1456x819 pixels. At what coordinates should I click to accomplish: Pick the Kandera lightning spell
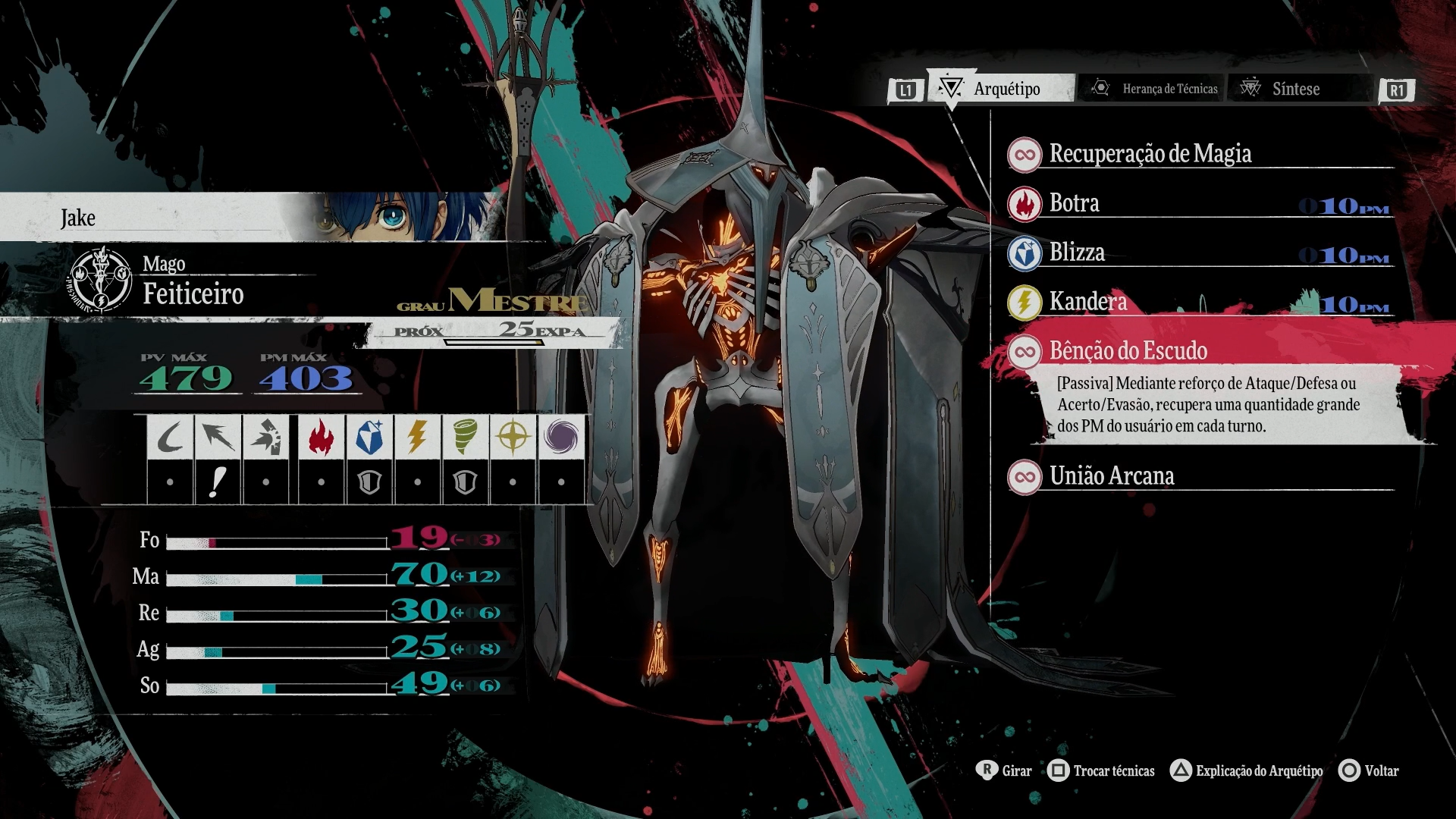pyautogui.click(x=1087, y=302)
